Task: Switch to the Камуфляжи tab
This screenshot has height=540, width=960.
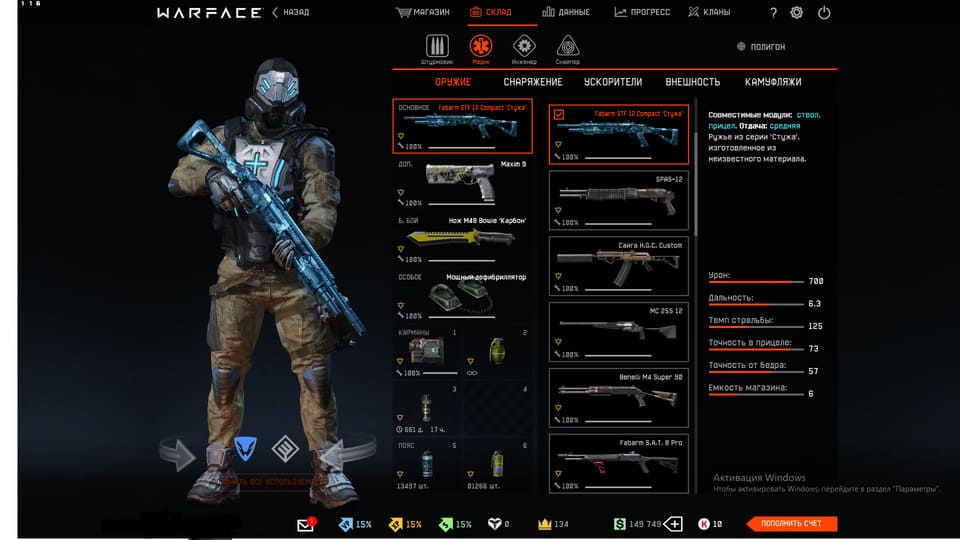Action: (773, 82)
